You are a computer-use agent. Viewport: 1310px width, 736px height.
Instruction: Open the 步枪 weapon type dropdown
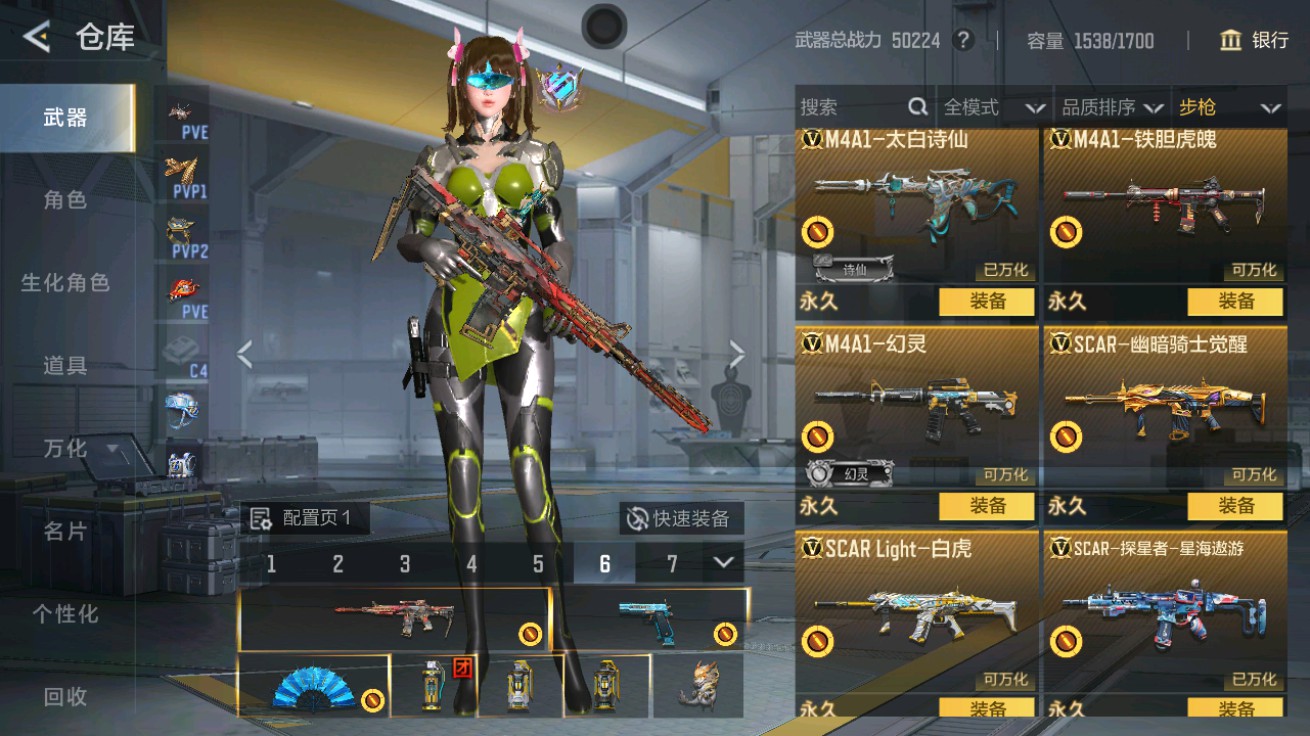[x=1229, y=107]
